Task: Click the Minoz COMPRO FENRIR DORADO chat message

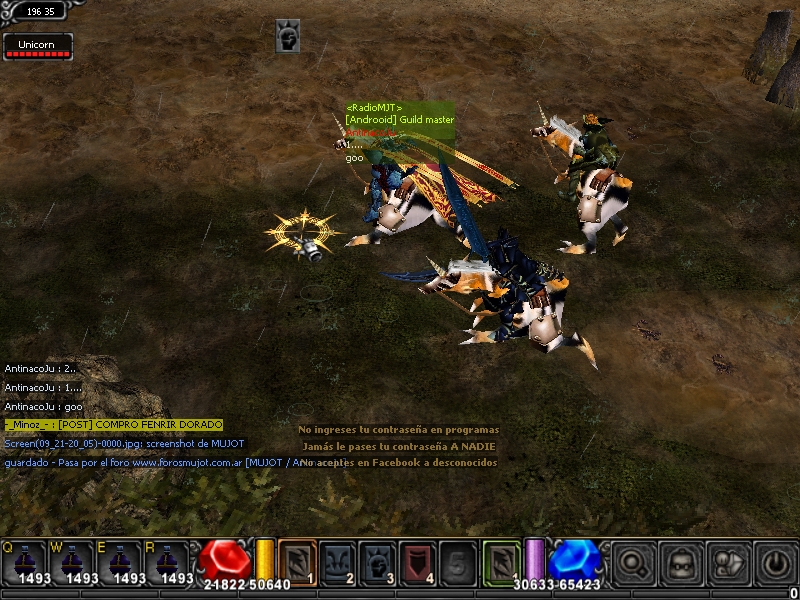Action: (113, 425)
